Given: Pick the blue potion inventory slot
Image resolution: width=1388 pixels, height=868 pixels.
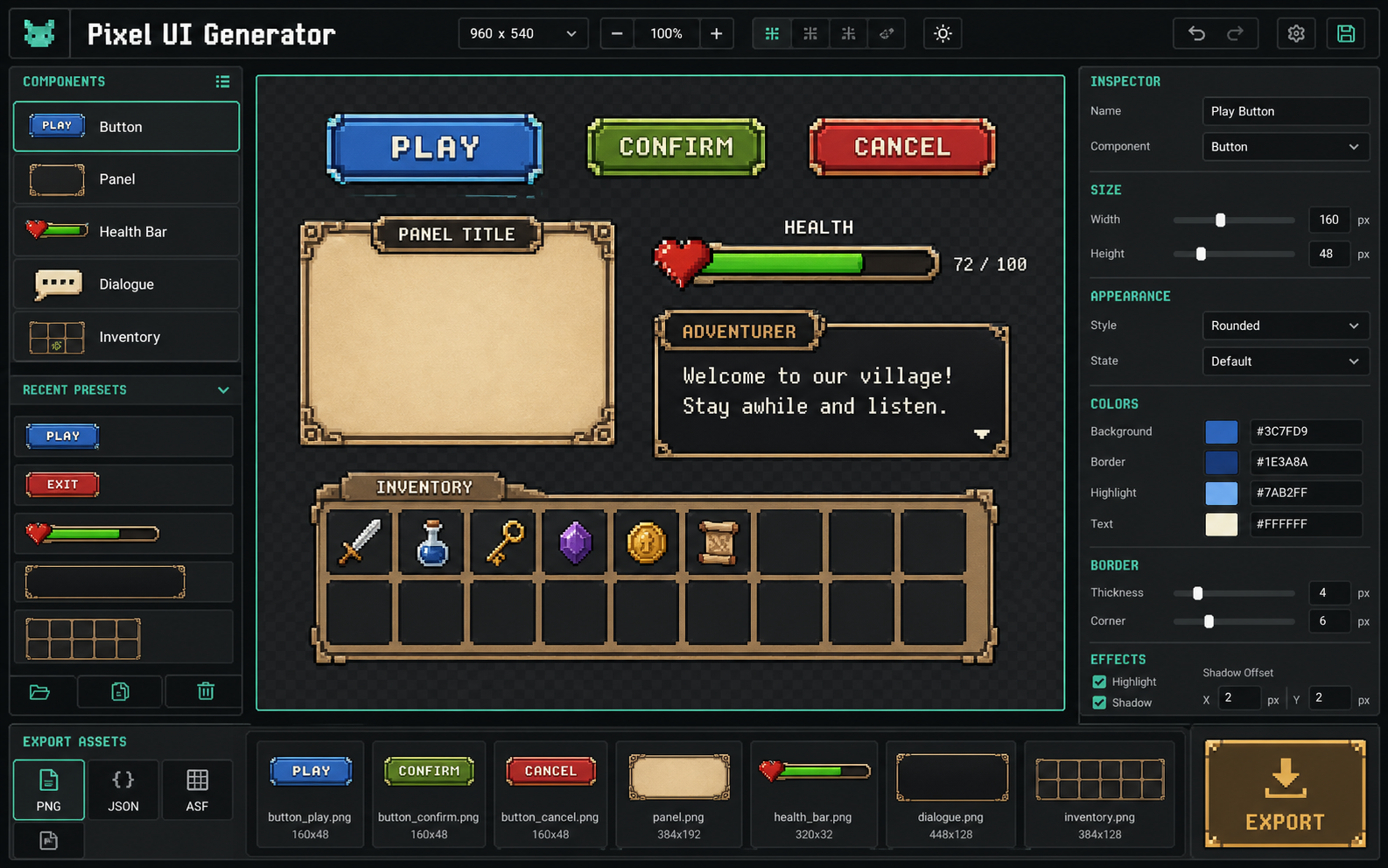Looking at the screenshot, I should coord(432,543).
